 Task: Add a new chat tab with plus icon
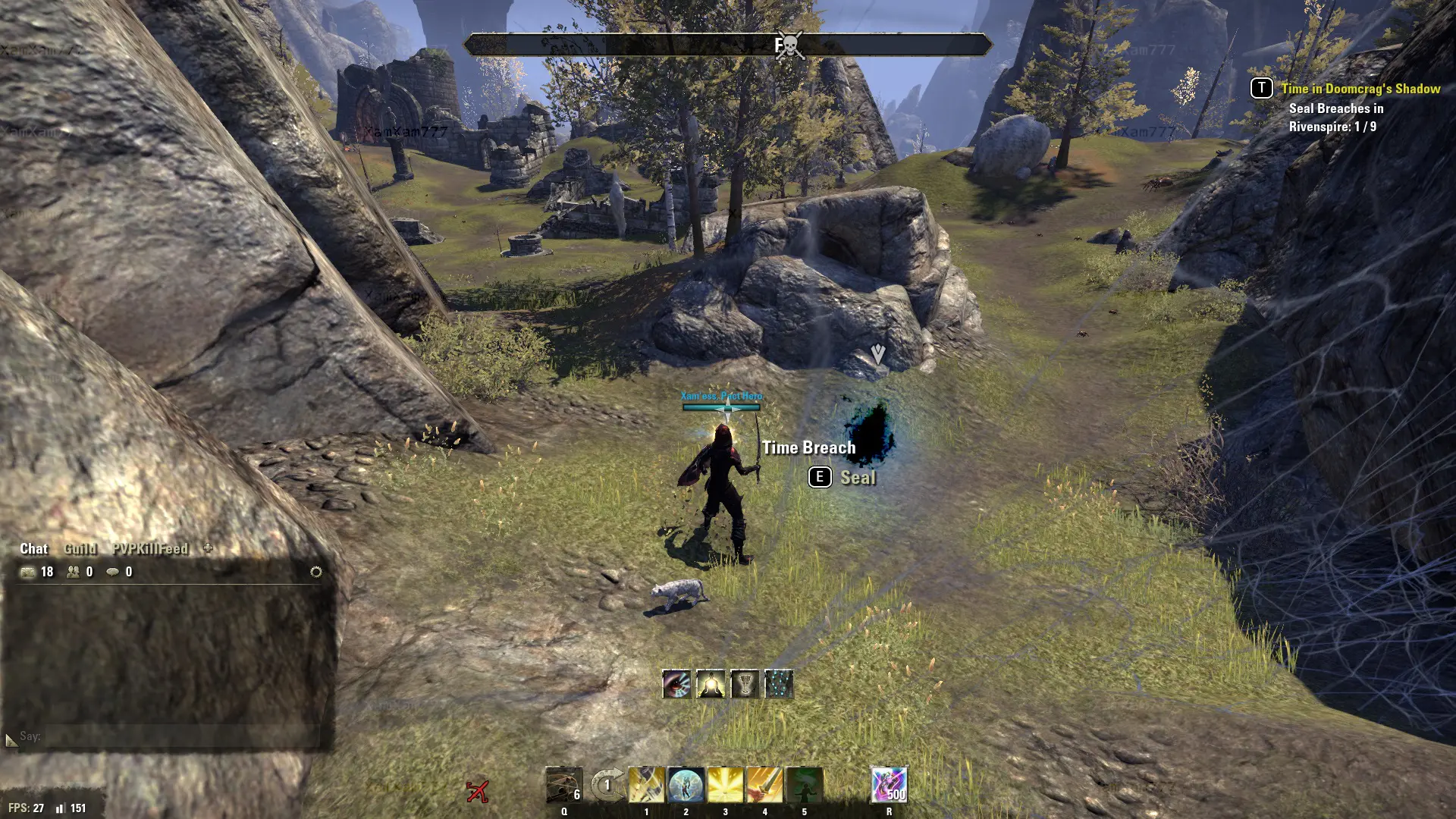point(208,548)
